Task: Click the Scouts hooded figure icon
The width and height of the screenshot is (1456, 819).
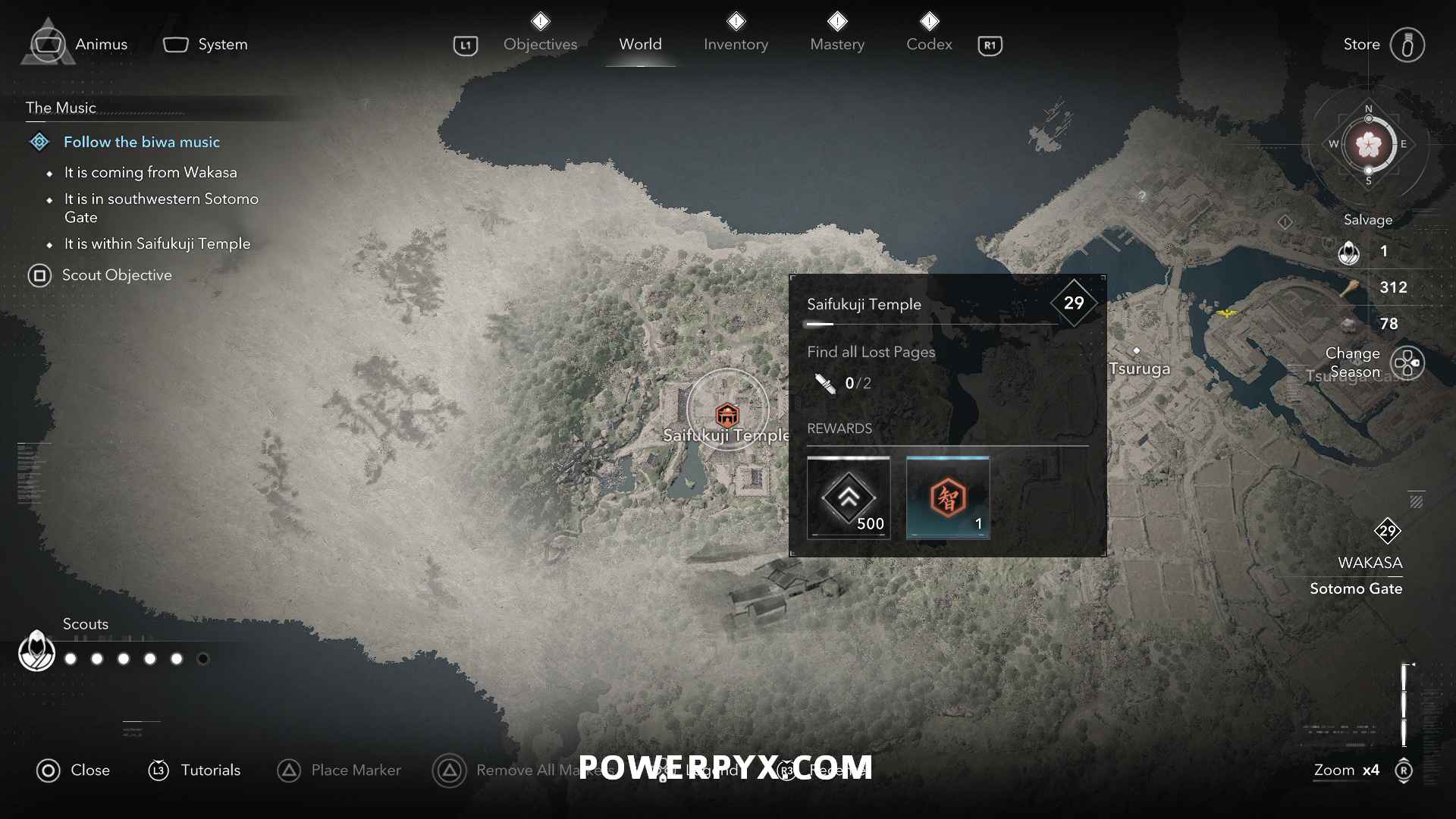Action: (x=36, y=651)
